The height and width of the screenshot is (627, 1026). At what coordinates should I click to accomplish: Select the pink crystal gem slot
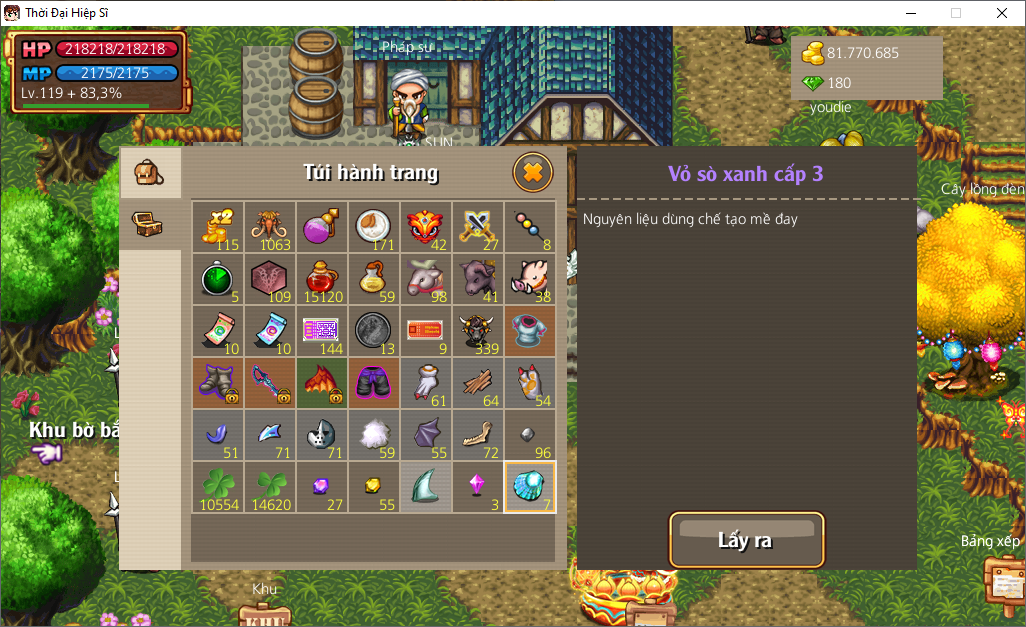pos(477,487)
